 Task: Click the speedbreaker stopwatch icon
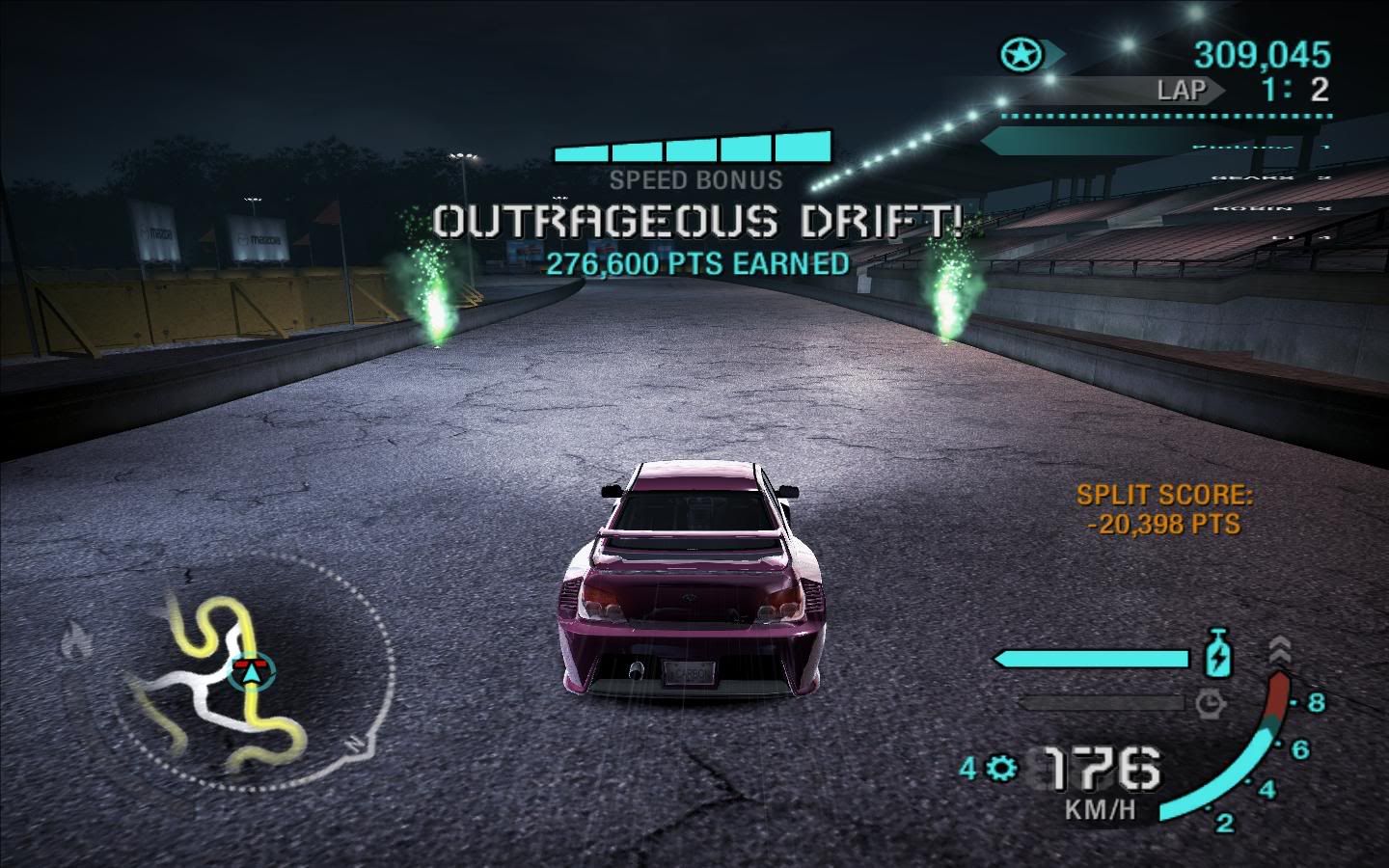point(1211,703)
